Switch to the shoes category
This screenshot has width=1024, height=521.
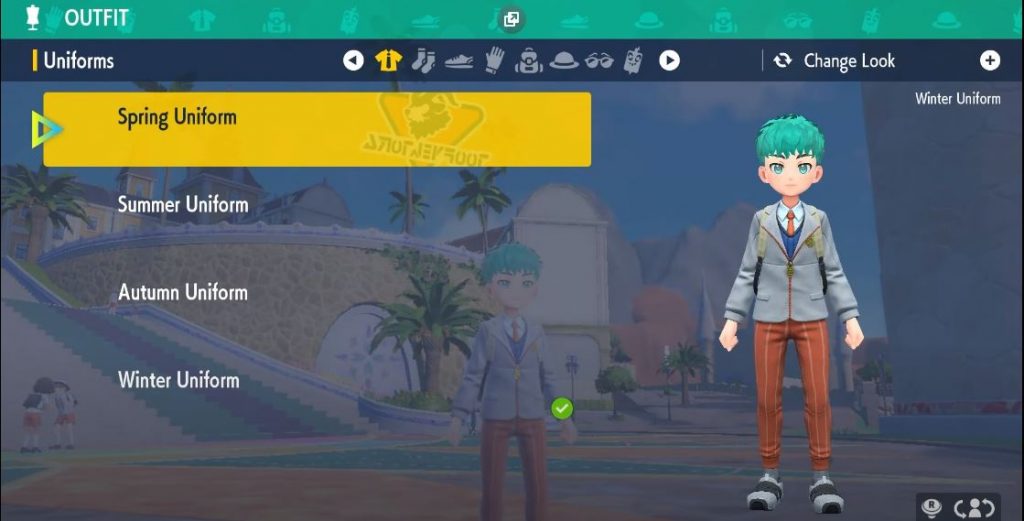tap(459, 61)
